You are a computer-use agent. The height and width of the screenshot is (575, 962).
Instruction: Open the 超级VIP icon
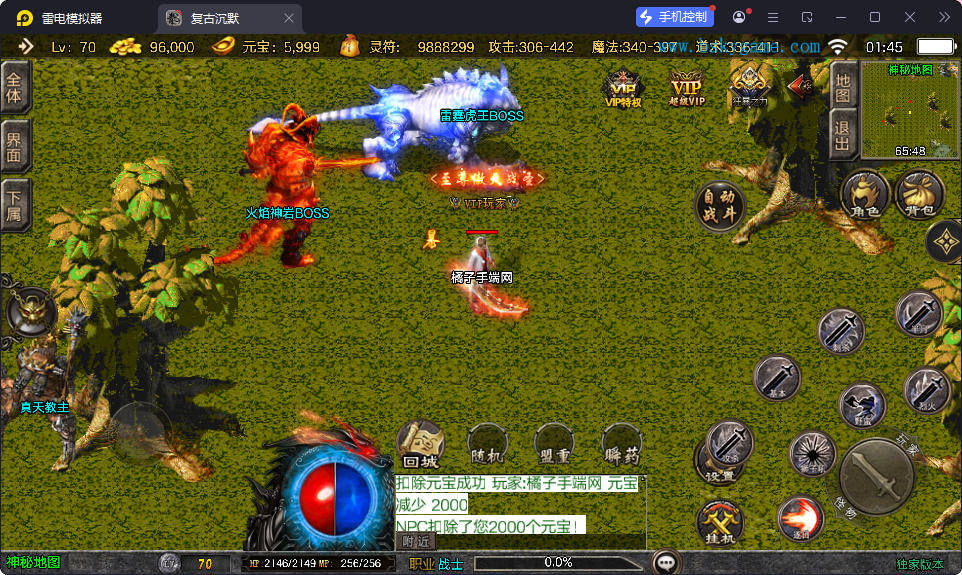[x=686, y=87]
